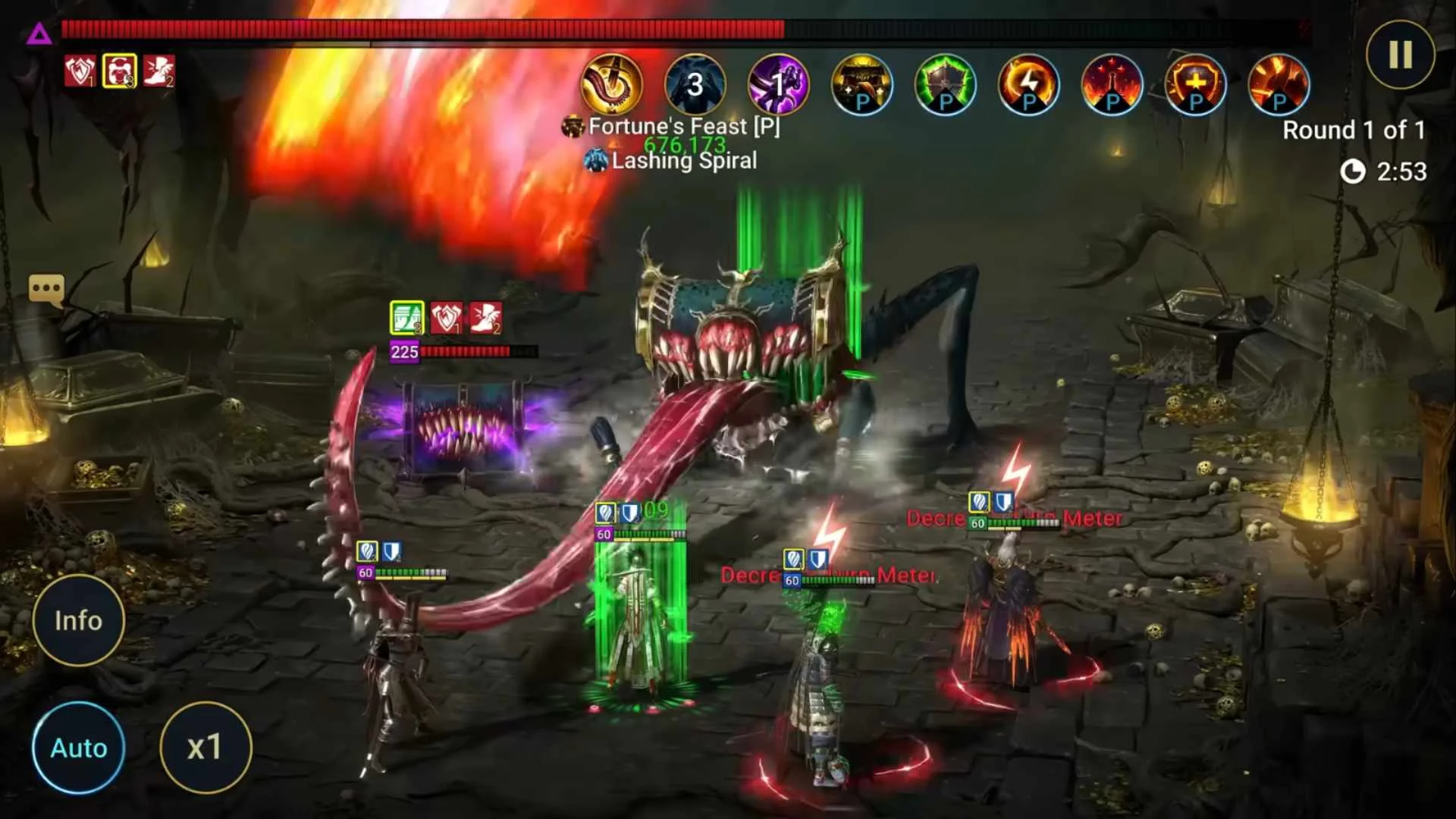Screen dimensions: 1456x819
Task: Open the chat speech bubble
Action: (46, 289)
